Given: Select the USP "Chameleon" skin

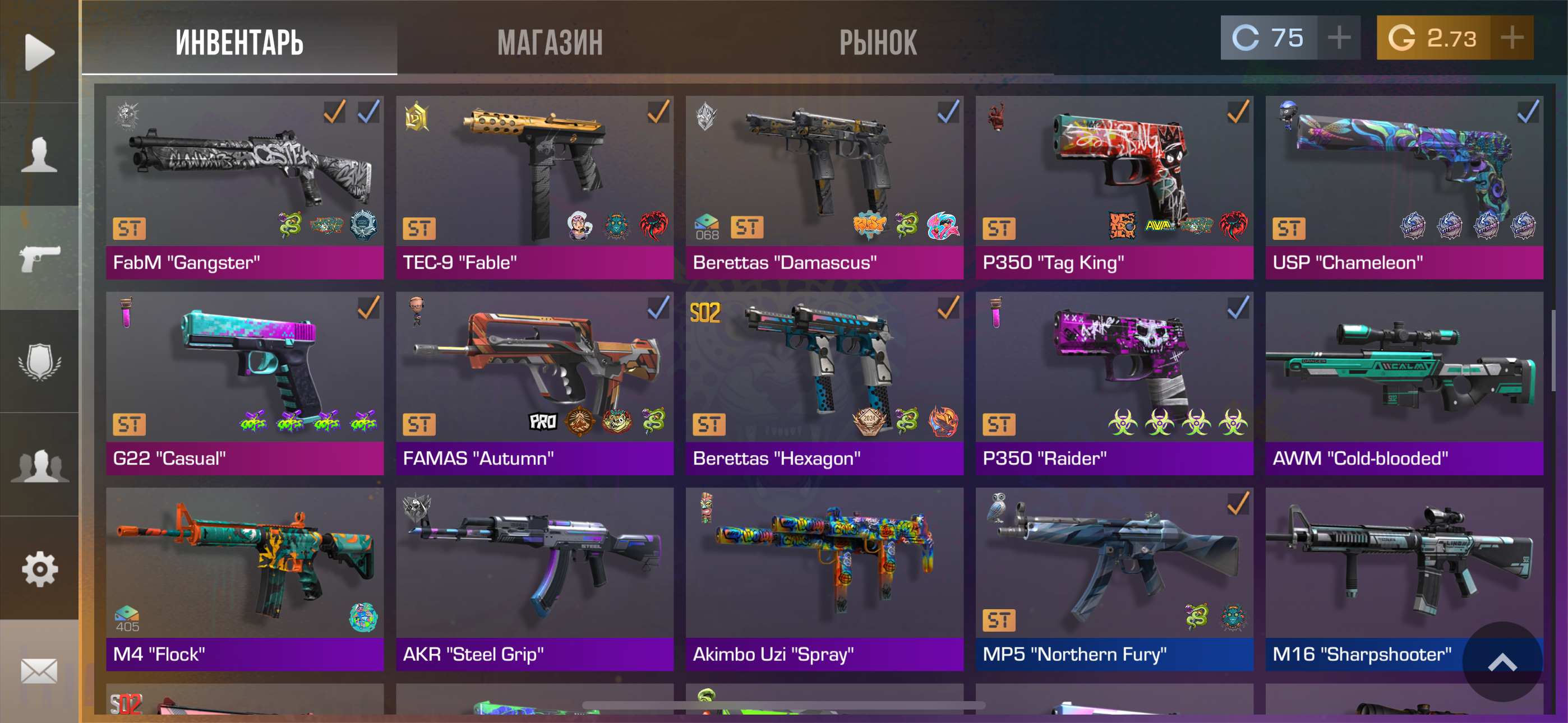Looking at the screenshot, I should 1404,187.
